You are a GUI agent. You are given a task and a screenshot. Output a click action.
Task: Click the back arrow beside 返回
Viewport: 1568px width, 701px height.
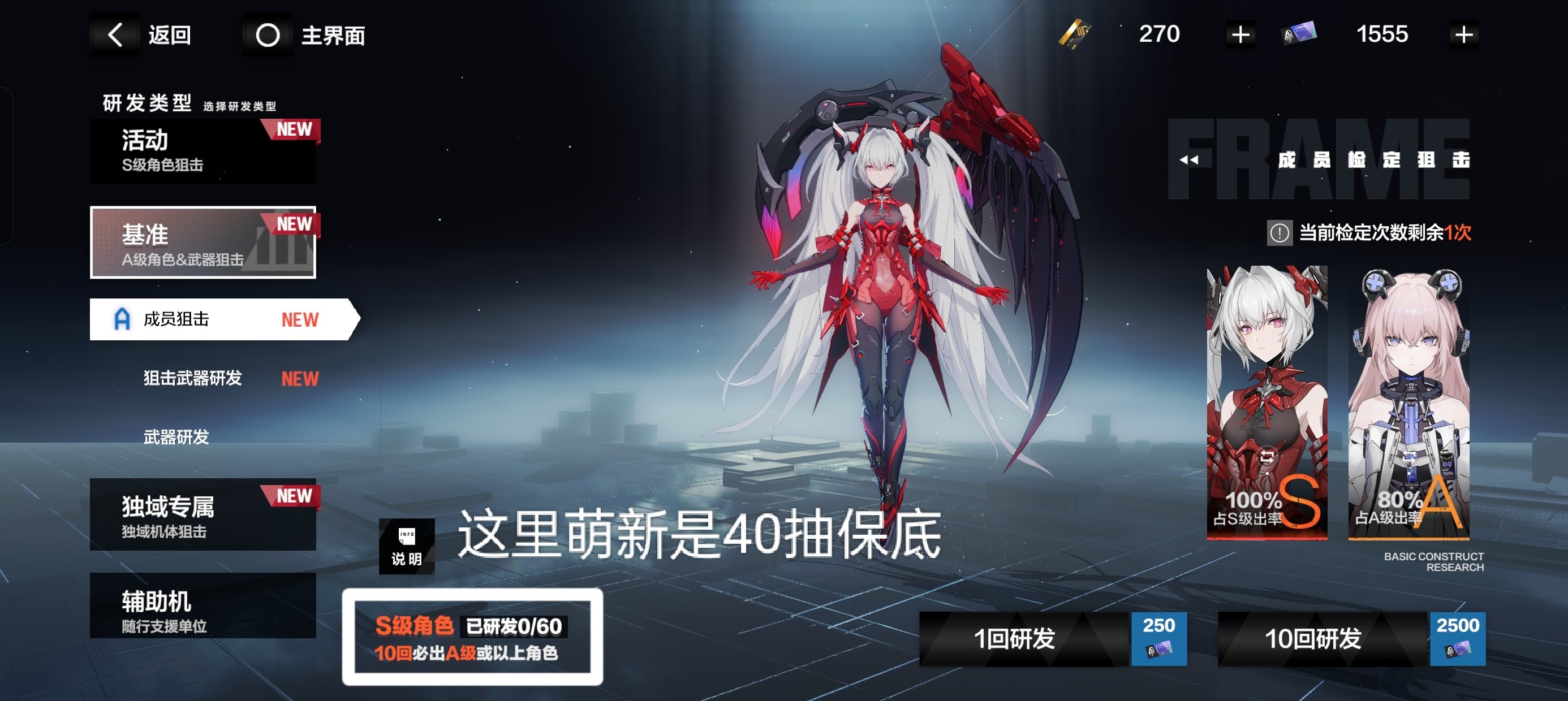click(x=115, y=34)
